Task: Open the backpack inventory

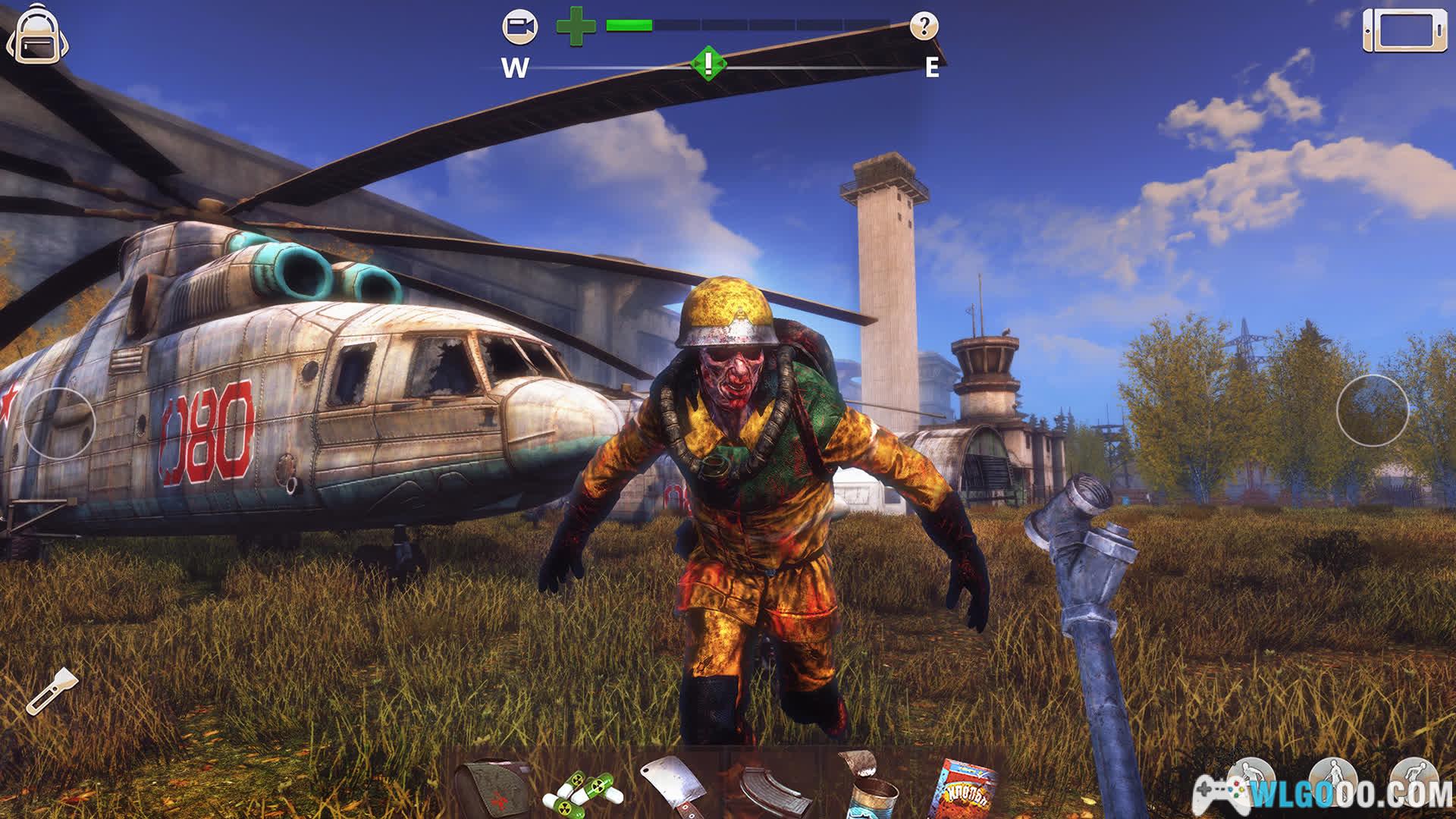Action: (x=37, y=35)
